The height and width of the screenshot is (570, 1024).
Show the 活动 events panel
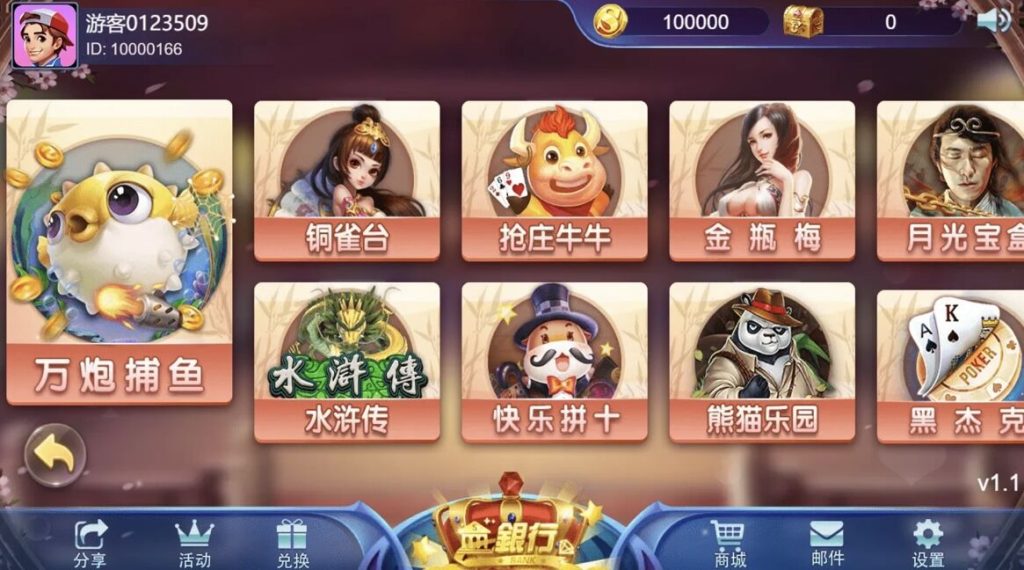coord(194,543)
